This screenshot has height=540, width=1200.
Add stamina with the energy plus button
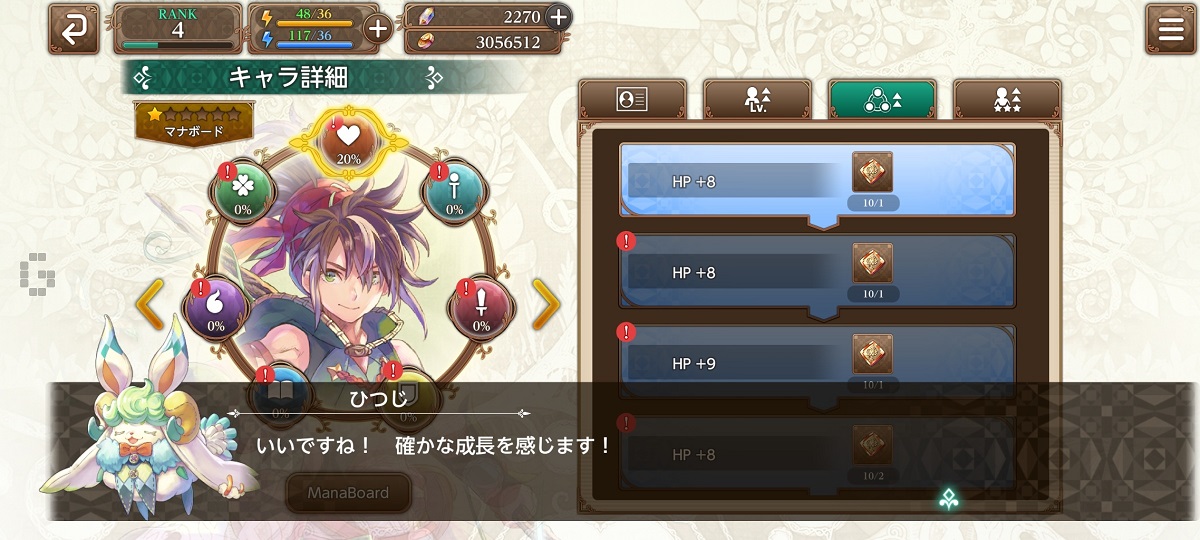pyautogui.click(x=378, y=28)
